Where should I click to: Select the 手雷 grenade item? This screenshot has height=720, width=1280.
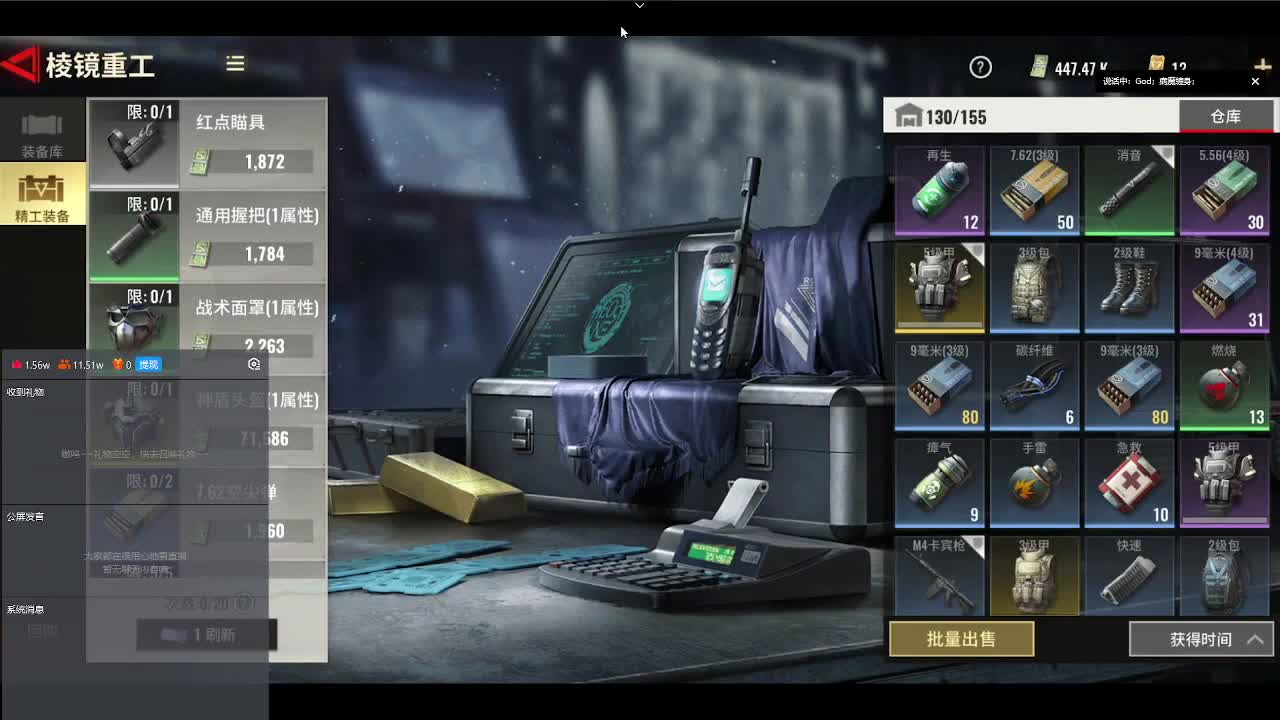click(1034, 483)
